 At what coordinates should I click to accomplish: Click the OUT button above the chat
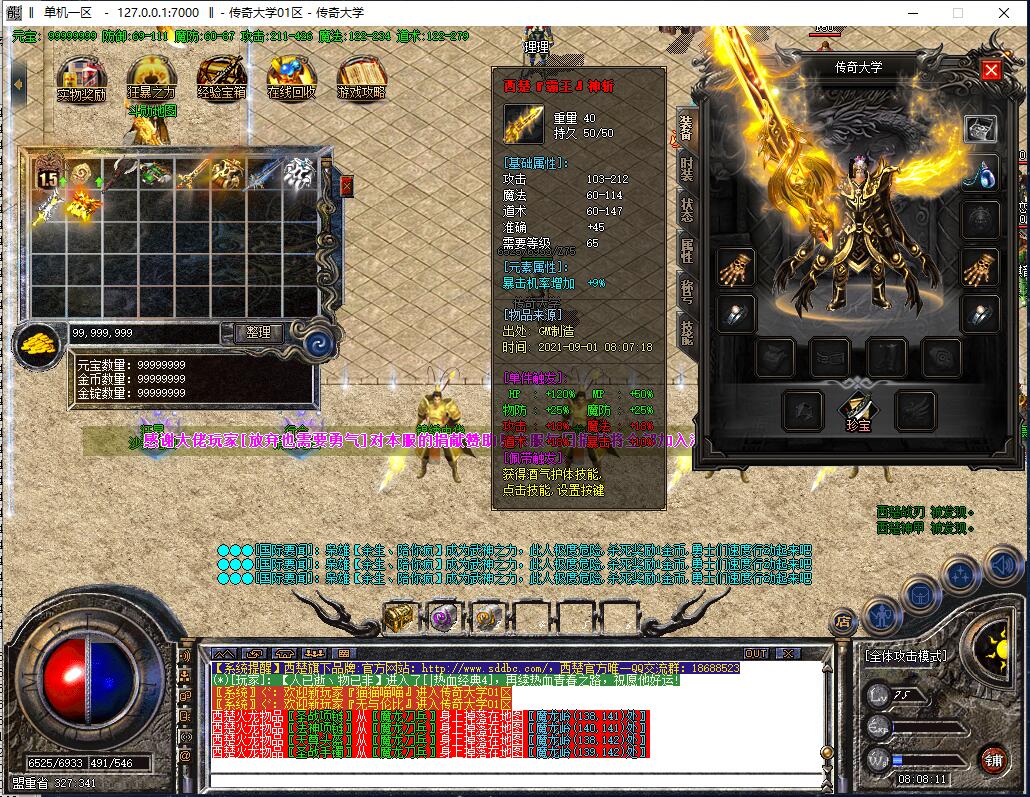coord(756,653)
